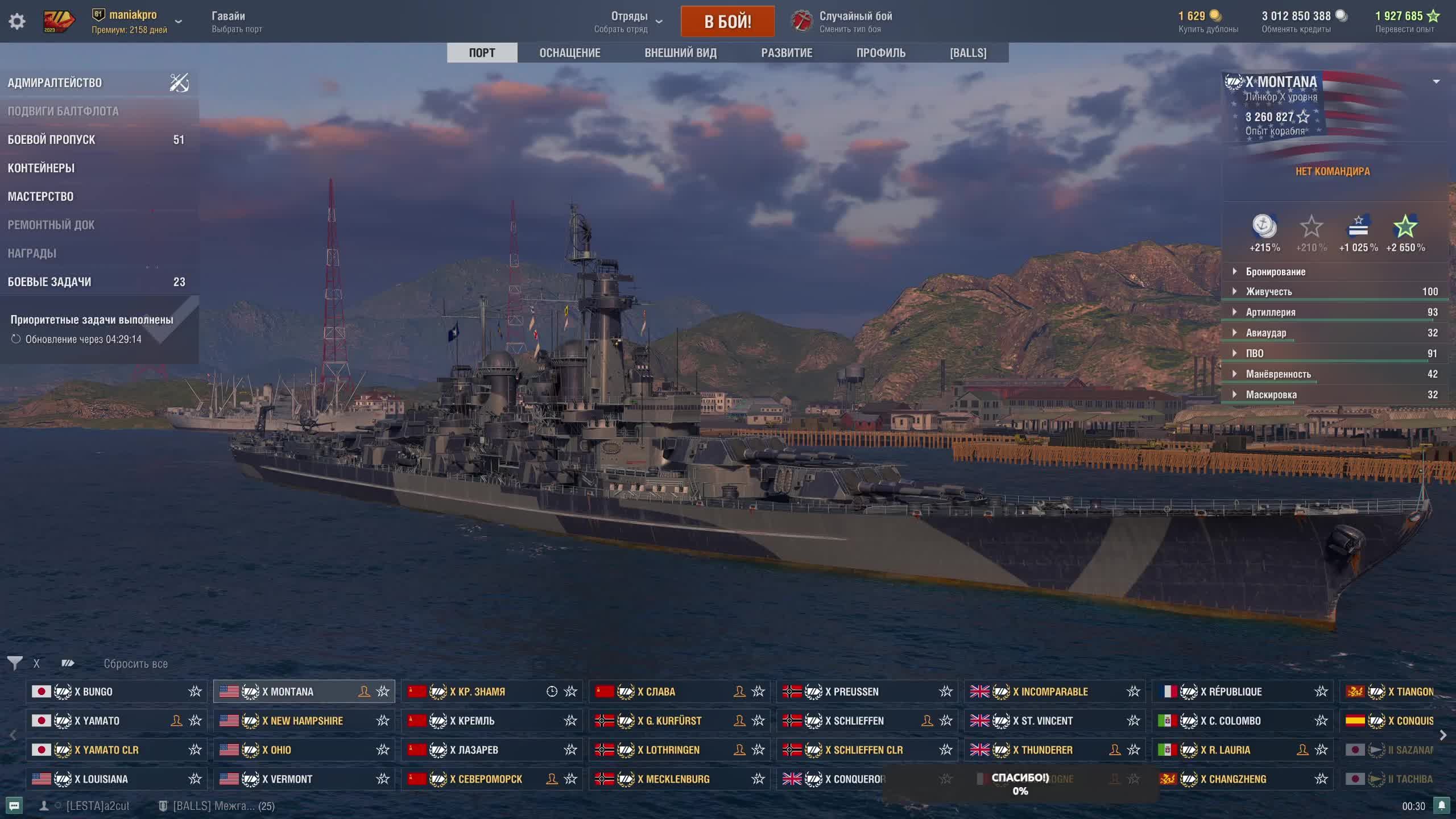The height and width of the screenshot is (819, 1456).
Task: Select the Thunderer ship tile
Action: click(x=1046, y=750)
